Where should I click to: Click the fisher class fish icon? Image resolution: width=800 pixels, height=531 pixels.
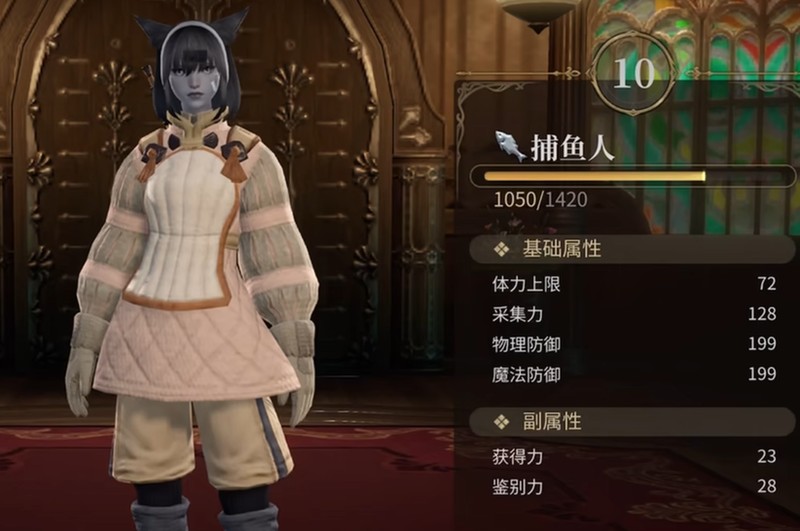point(510,147)
